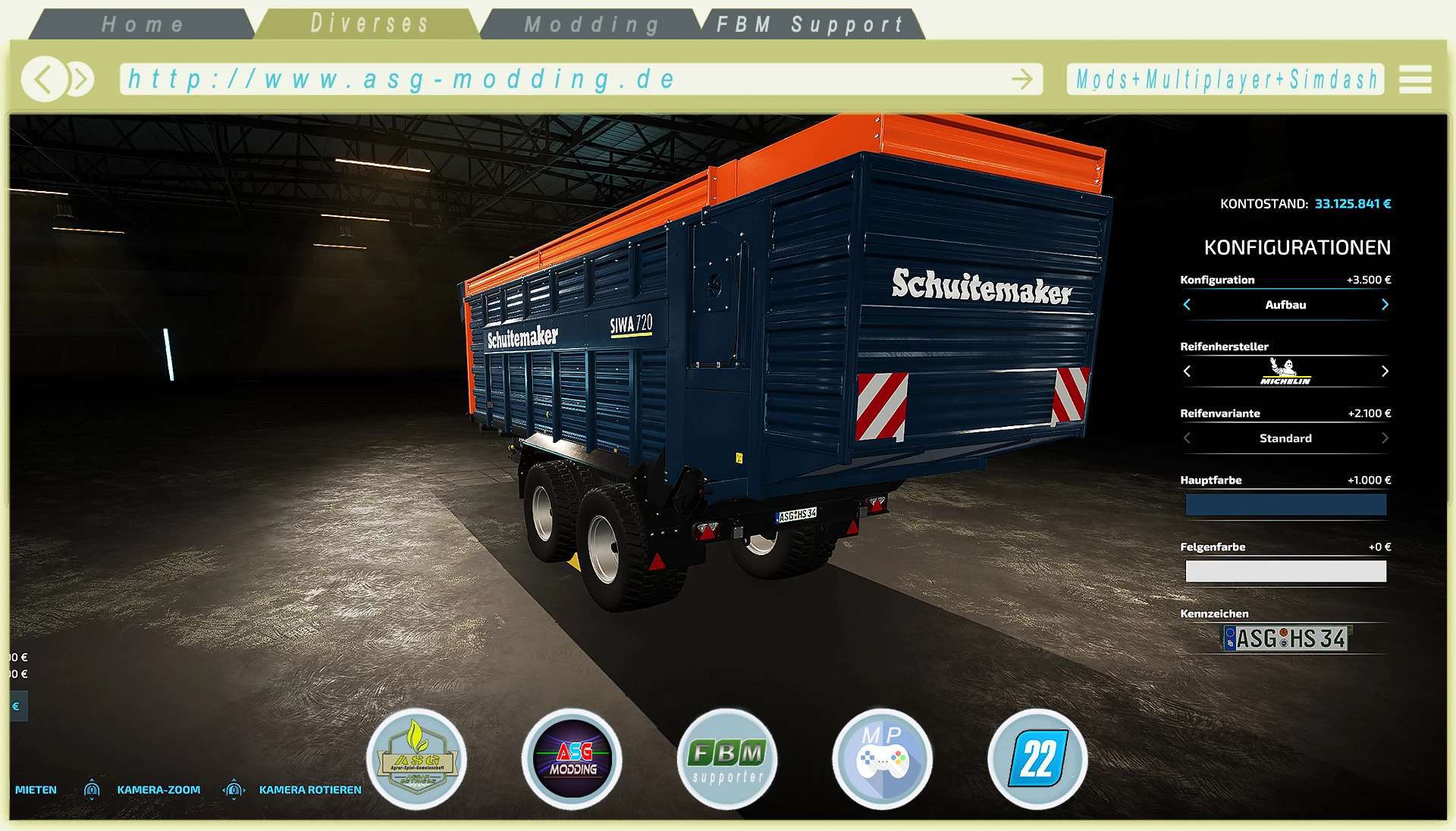This screenshot has height=831, width=1456.
Task: Click the FBM supporter round badge
Action: pyautogui.click(x=727, y=759)
